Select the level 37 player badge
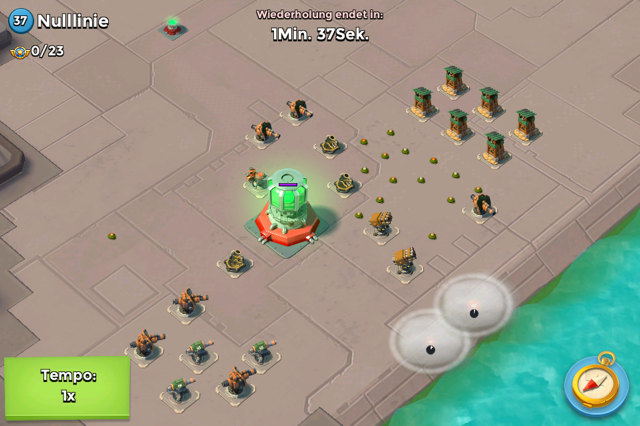The image size is (640, 426). [20, 20]
